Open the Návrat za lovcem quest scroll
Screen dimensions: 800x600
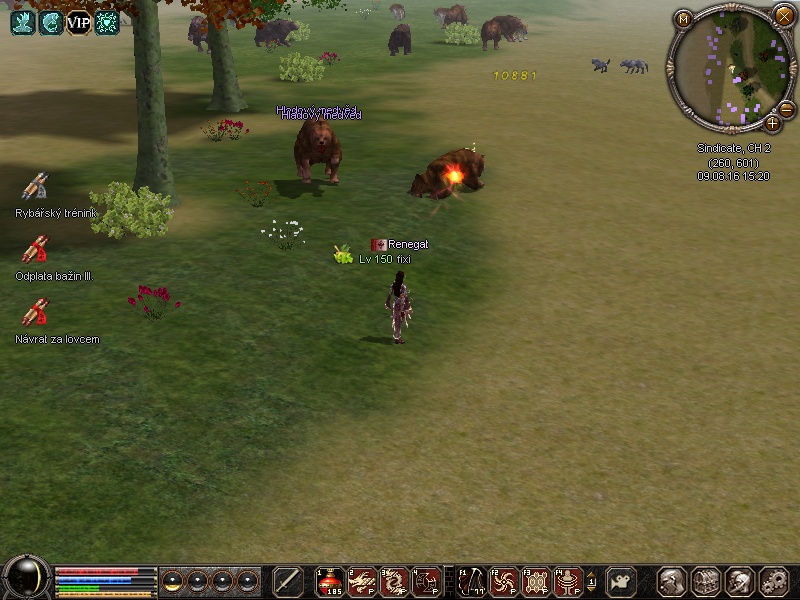[x=35, y=312]
